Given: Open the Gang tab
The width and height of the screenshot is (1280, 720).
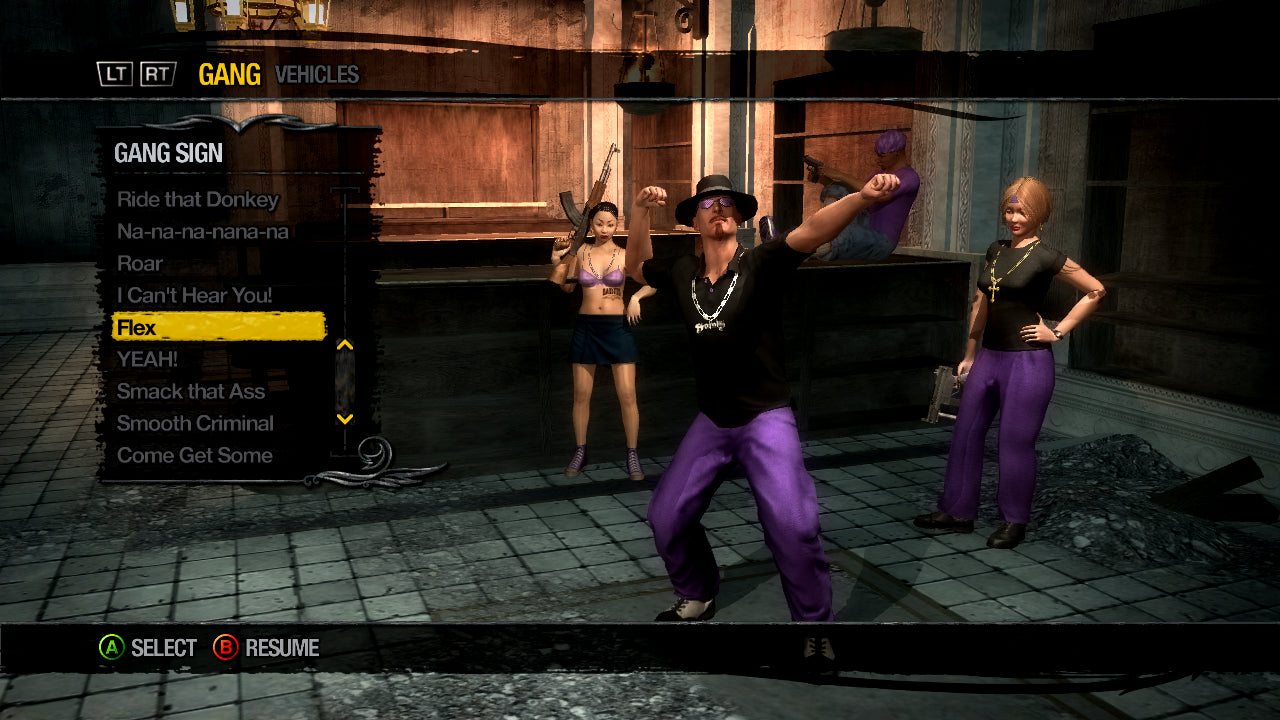Looking at the screenshot, I should [229, 75].
